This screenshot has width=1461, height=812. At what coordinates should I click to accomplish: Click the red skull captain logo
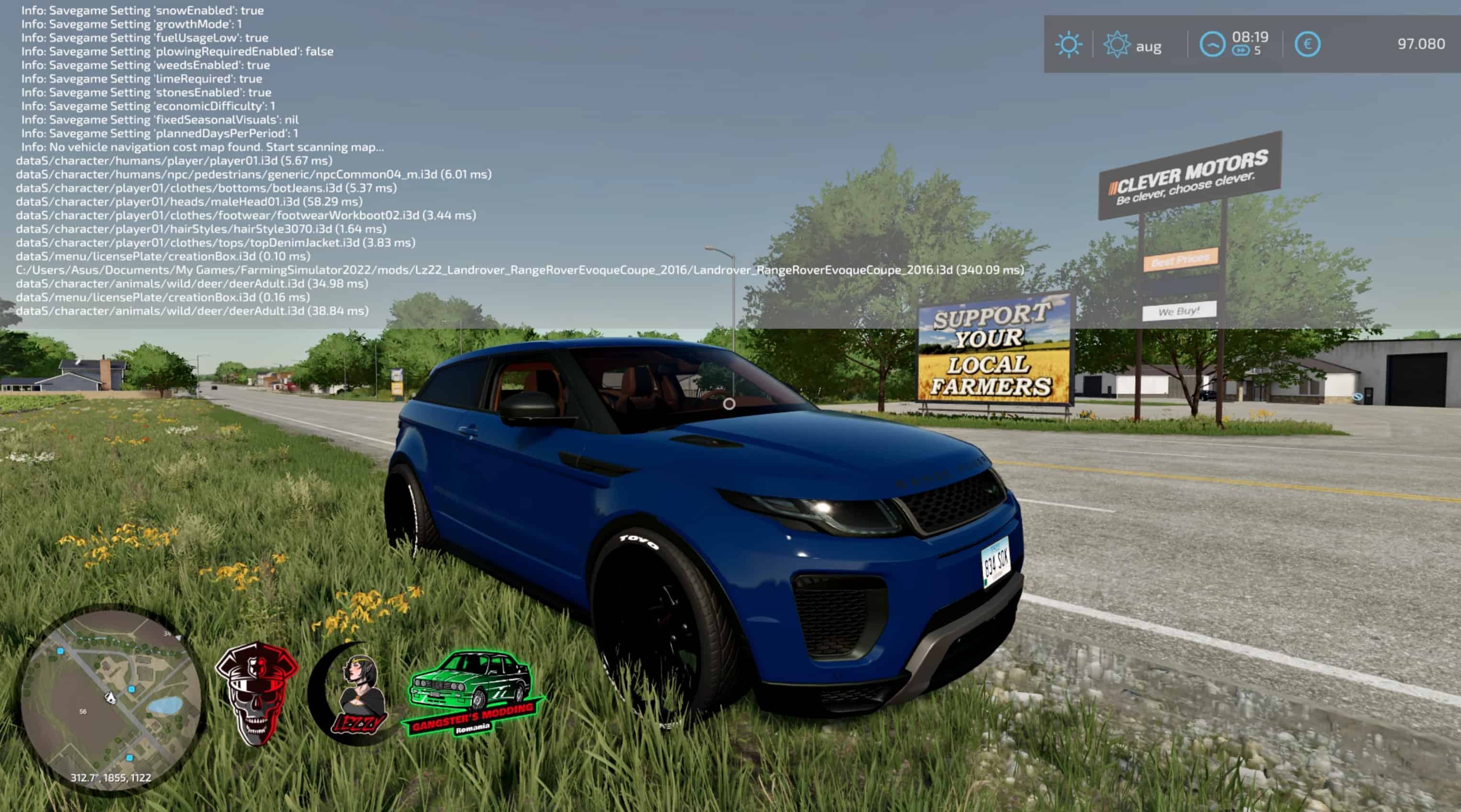(256, 692)
